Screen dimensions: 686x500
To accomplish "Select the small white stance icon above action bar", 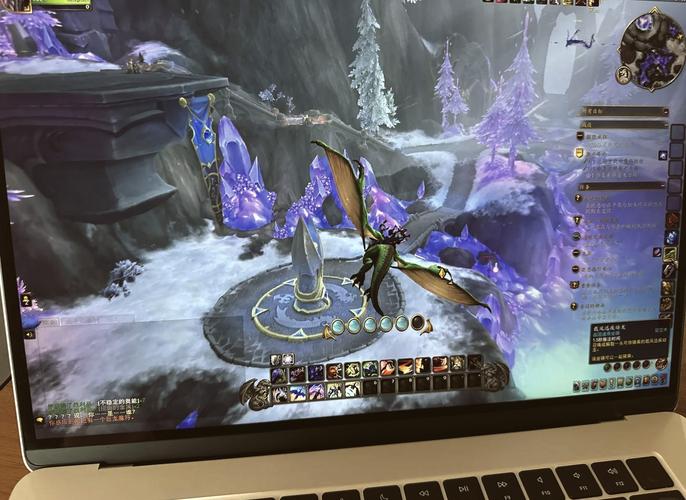I will click(287, 358).
